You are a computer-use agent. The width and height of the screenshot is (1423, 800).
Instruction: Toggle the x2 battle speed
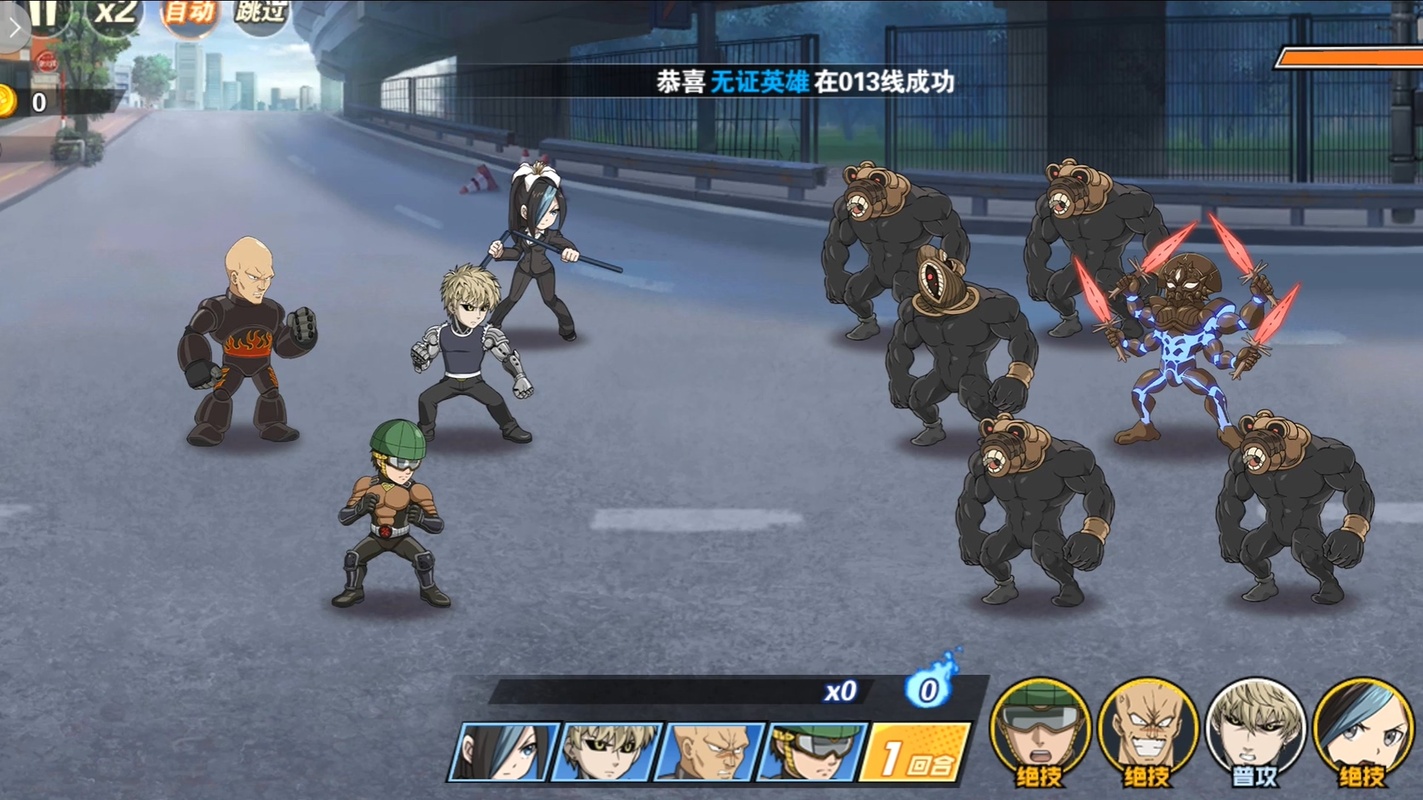[x=114, y=14]
